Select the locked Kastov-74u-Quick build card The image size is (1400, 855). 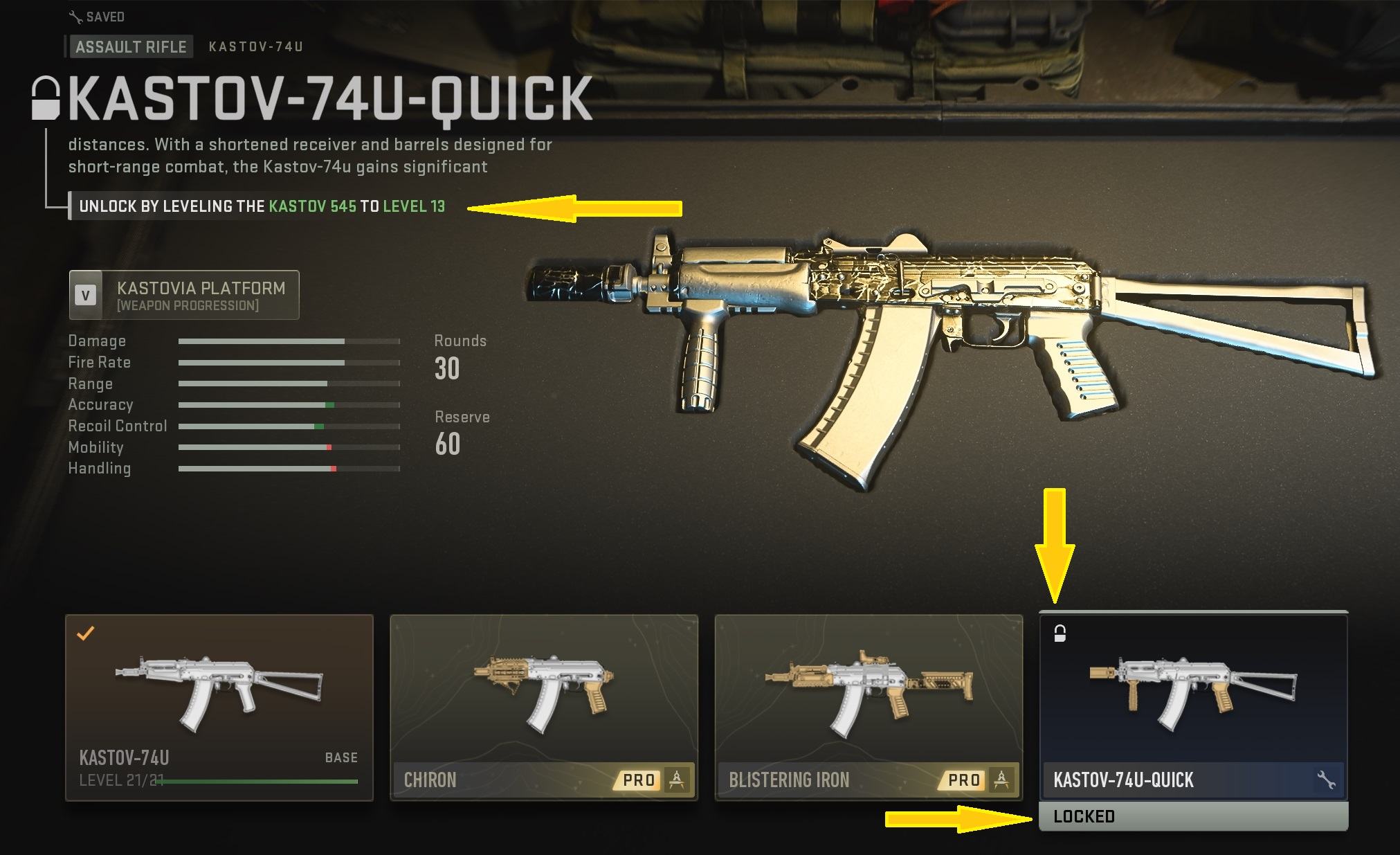click(1193, 707)
